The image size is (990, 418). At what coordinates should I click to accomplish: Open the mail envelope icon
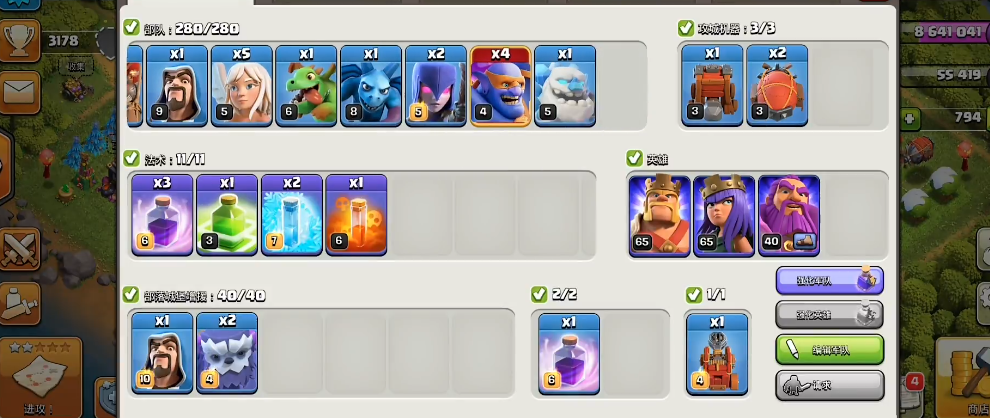(x=20, y=92)
